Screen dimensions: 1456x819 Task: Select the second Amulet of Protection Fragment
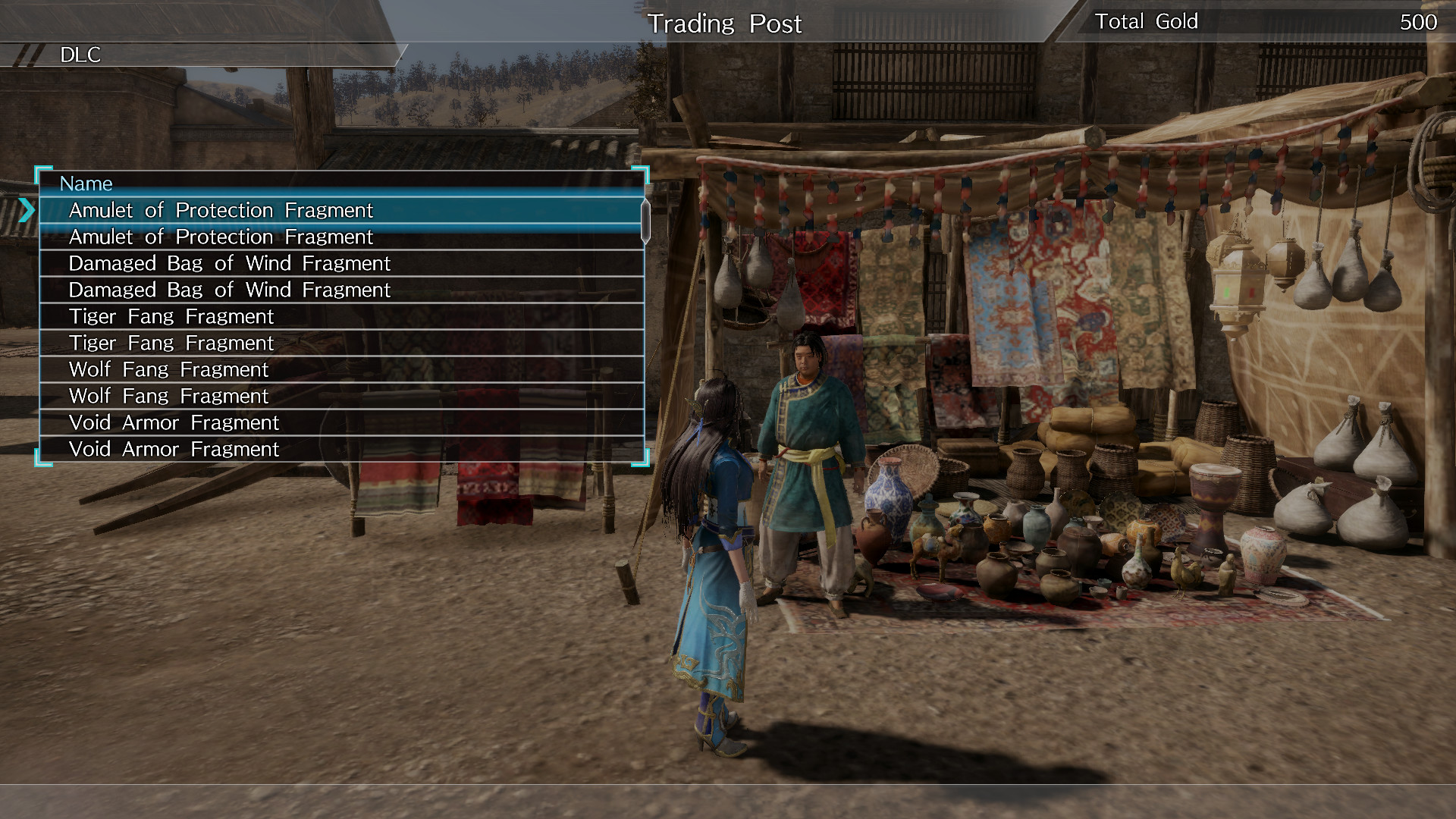tap(221, 237)
